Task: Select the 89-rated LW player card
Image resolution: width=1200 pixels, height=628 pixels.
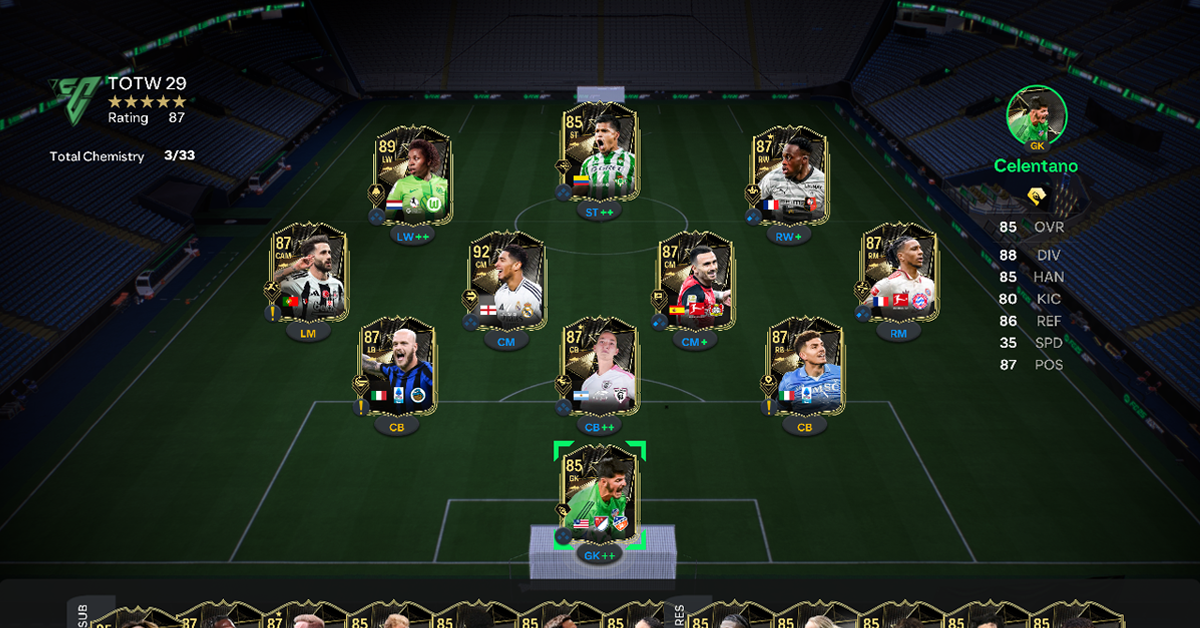Action: click(x=415, y=176)
